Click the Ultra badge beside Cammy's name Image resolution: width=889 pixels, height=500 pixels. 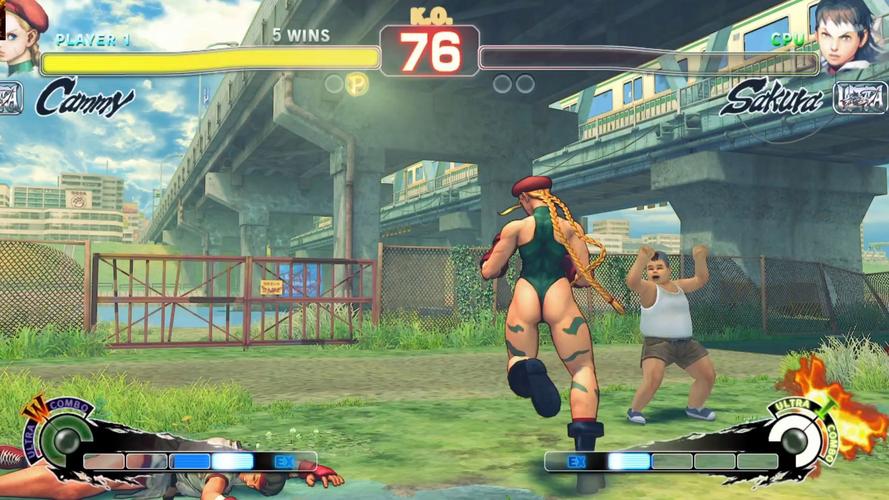[10, 98]
